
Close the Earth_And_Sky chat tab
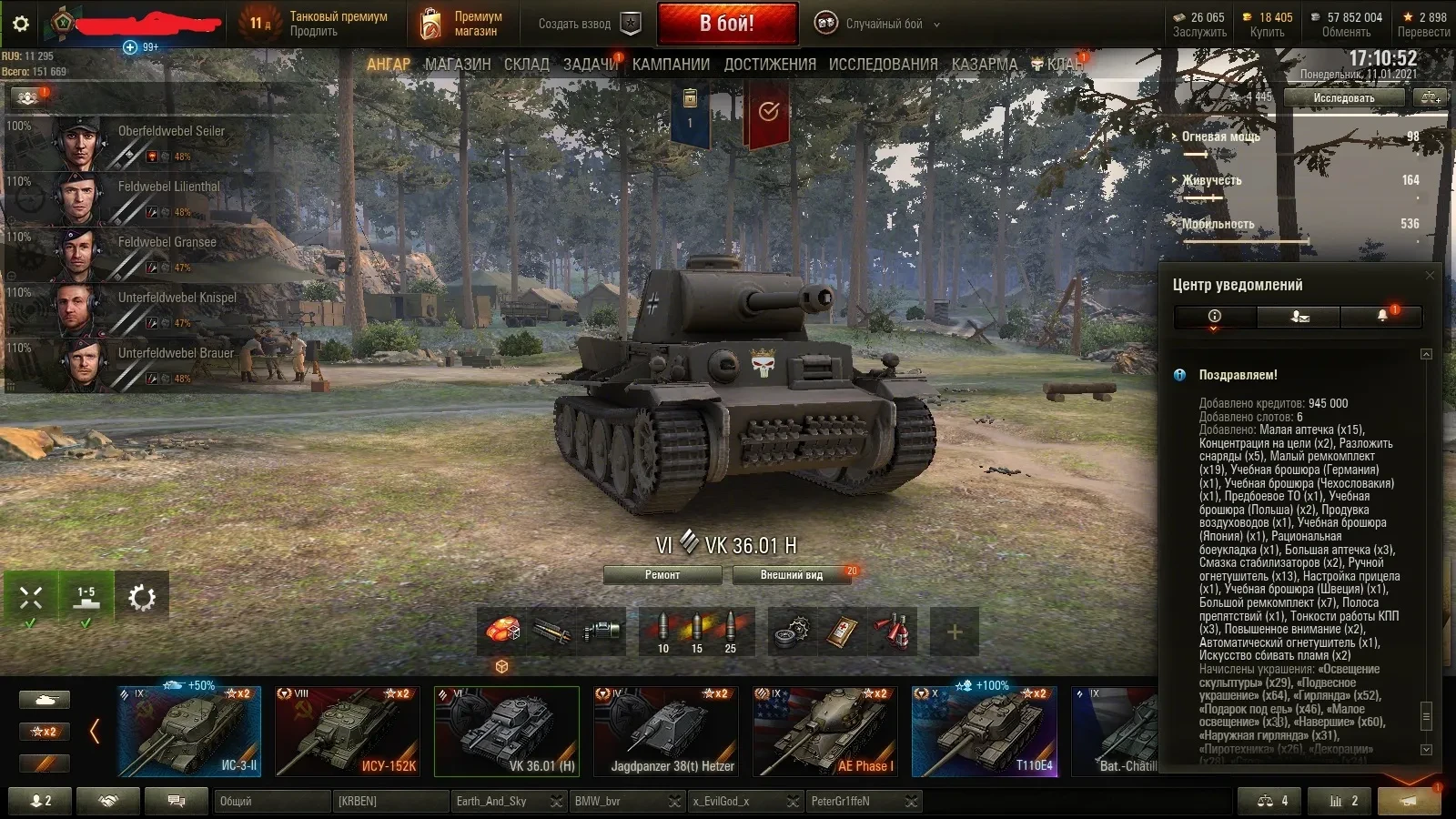pyautogui.click(x=556, y=802)
